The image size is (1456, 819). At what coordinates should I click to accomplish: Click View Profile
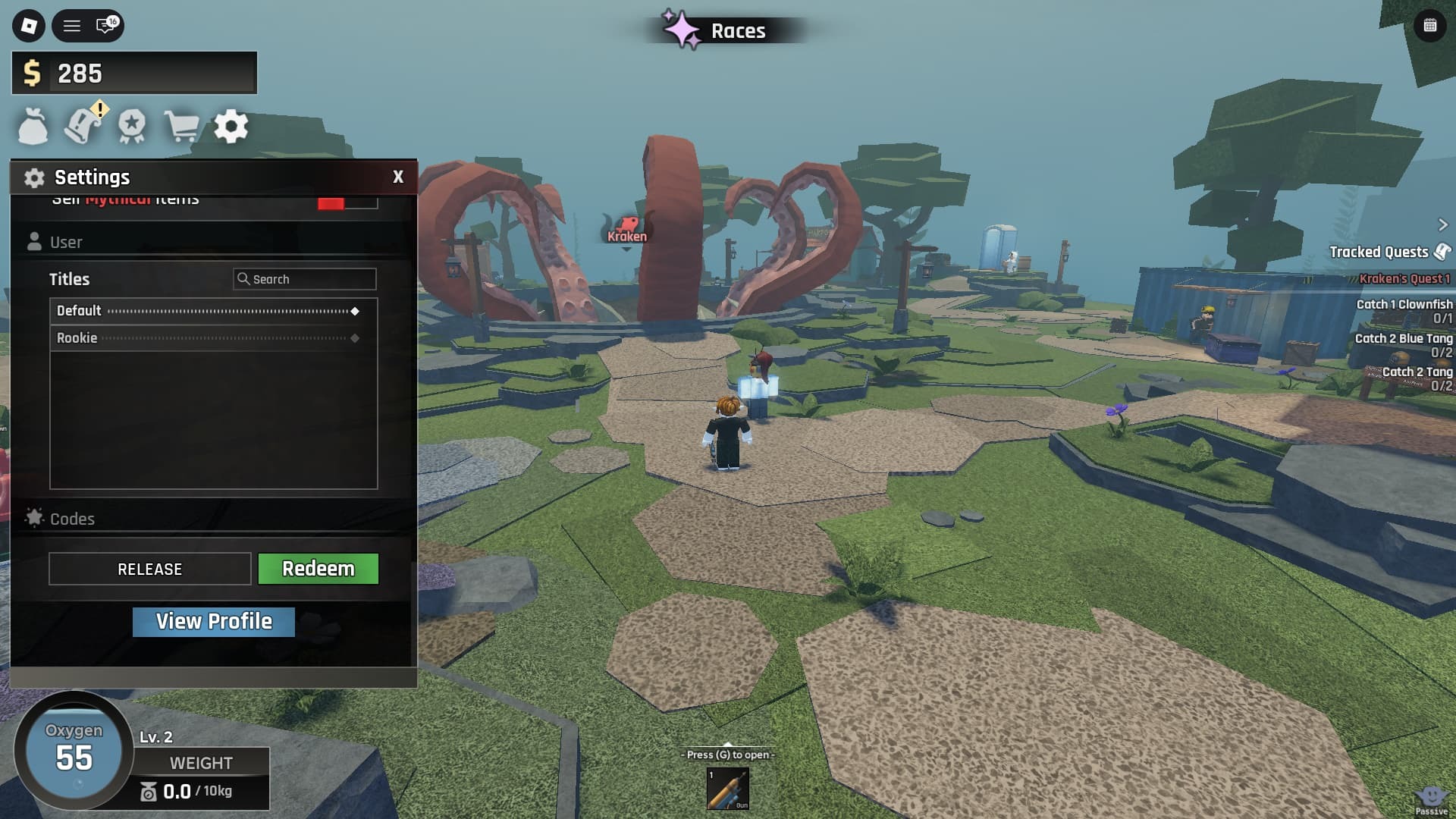[213, 621]
